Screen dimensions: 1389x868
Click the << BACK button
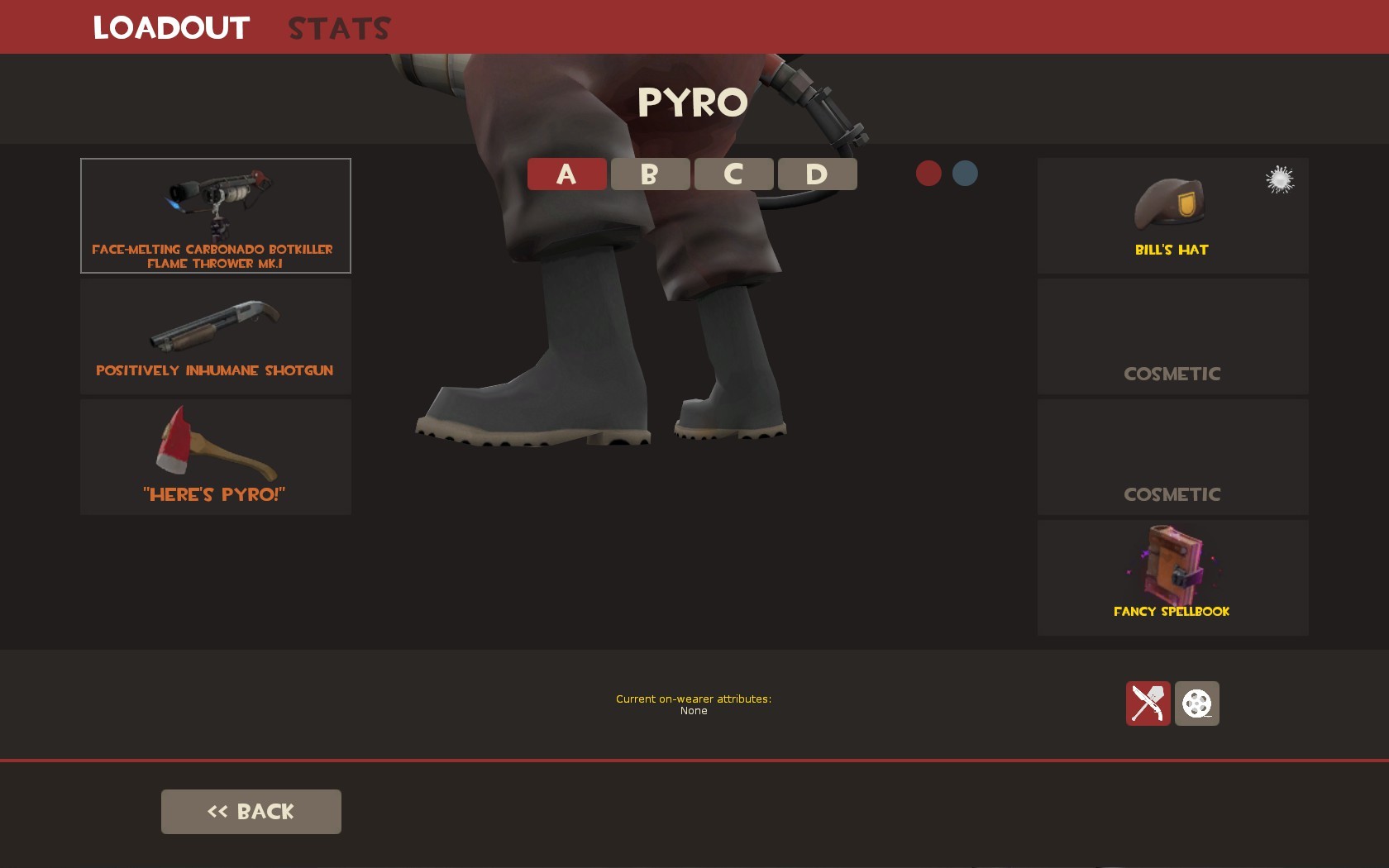251,811
